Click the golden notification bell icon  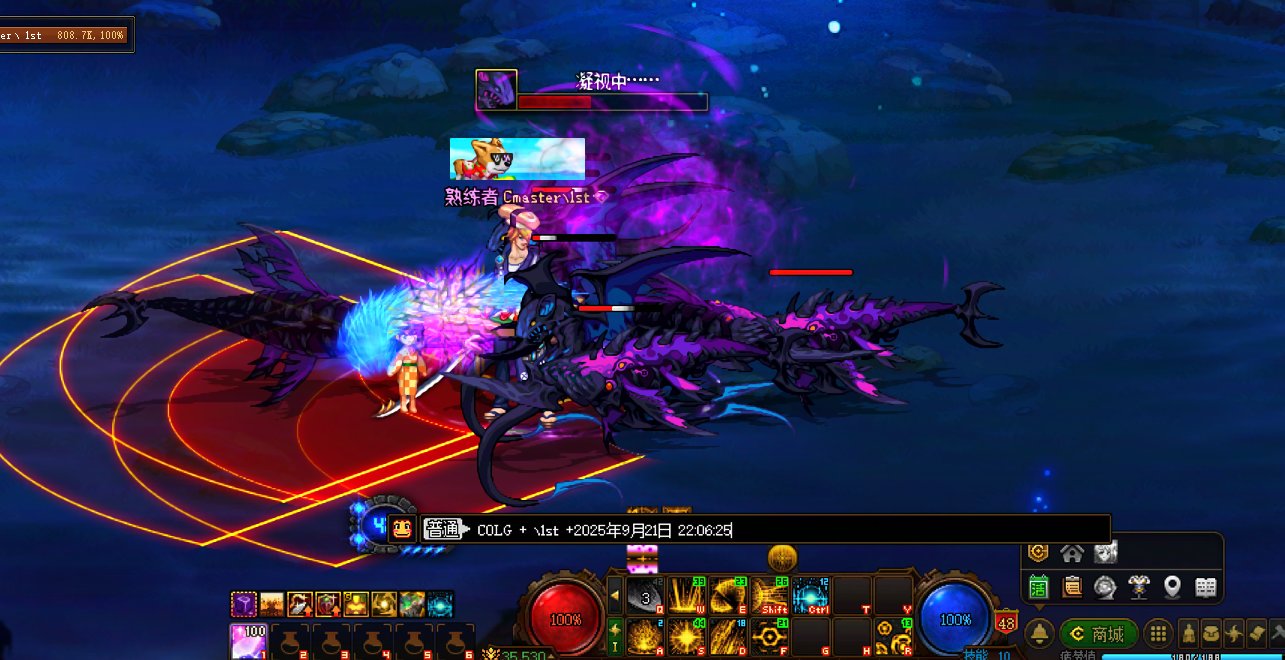pyautogui.click(x=1040, y=634)
